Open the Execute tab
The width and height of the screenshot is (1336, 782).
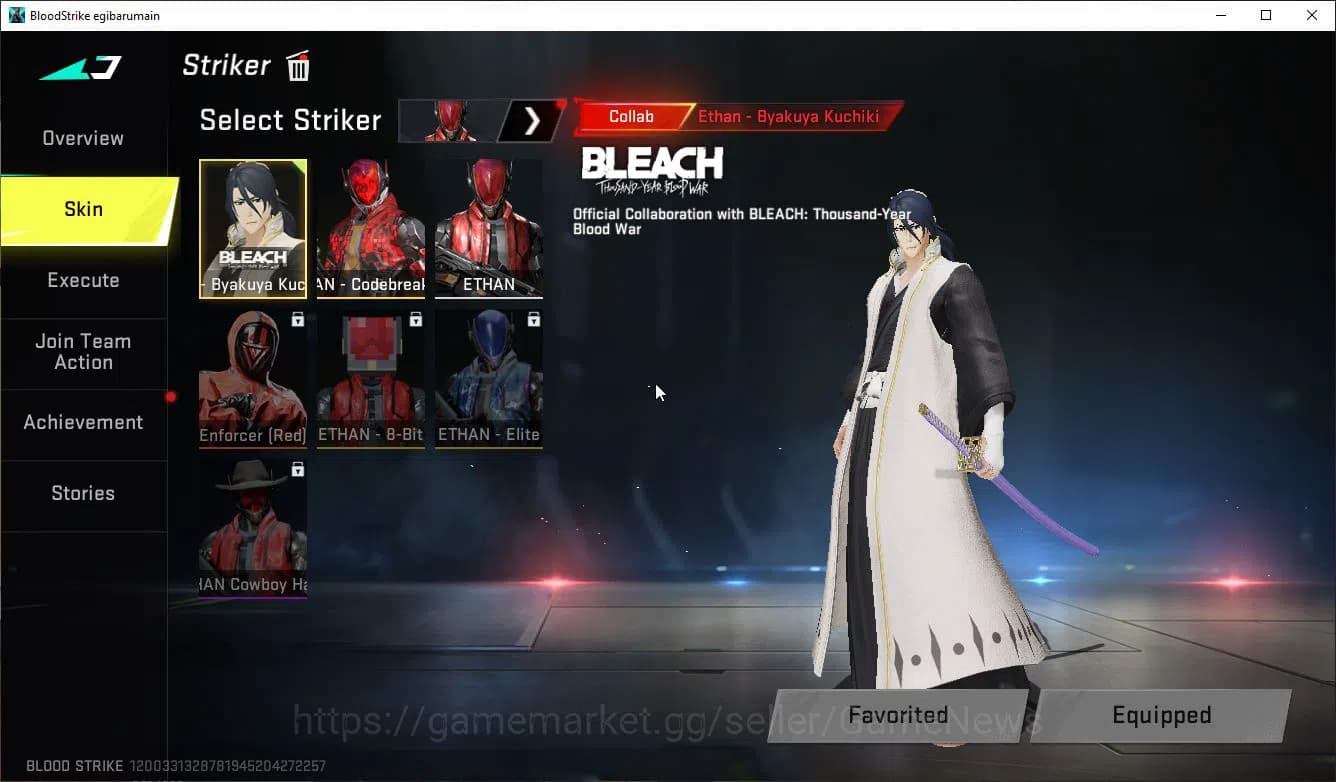[82, 280]
